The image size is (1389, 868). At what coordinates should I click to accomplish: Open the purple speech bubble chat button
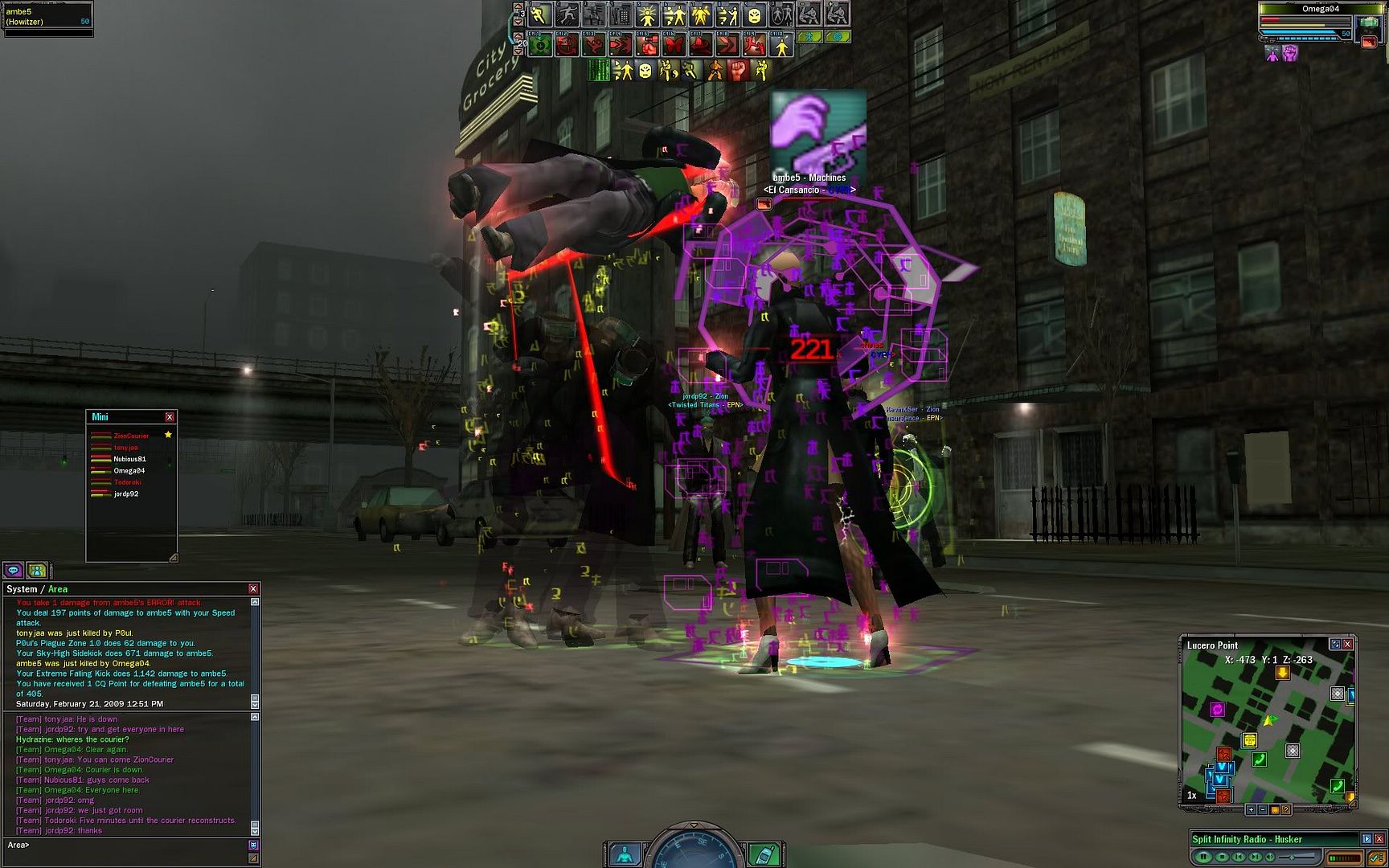pos(14,571)
